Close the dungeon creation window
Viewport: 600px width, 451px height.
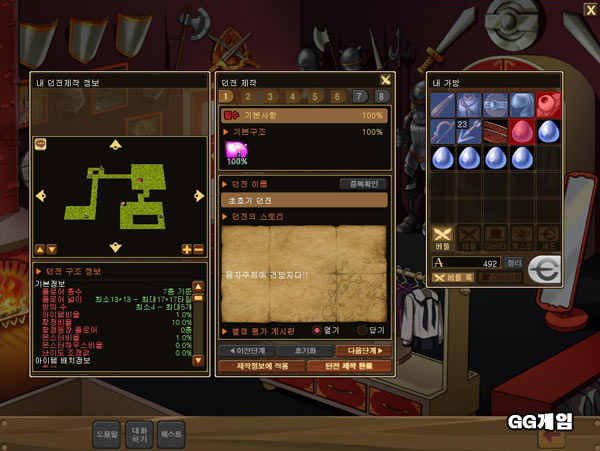click(386, 81)
